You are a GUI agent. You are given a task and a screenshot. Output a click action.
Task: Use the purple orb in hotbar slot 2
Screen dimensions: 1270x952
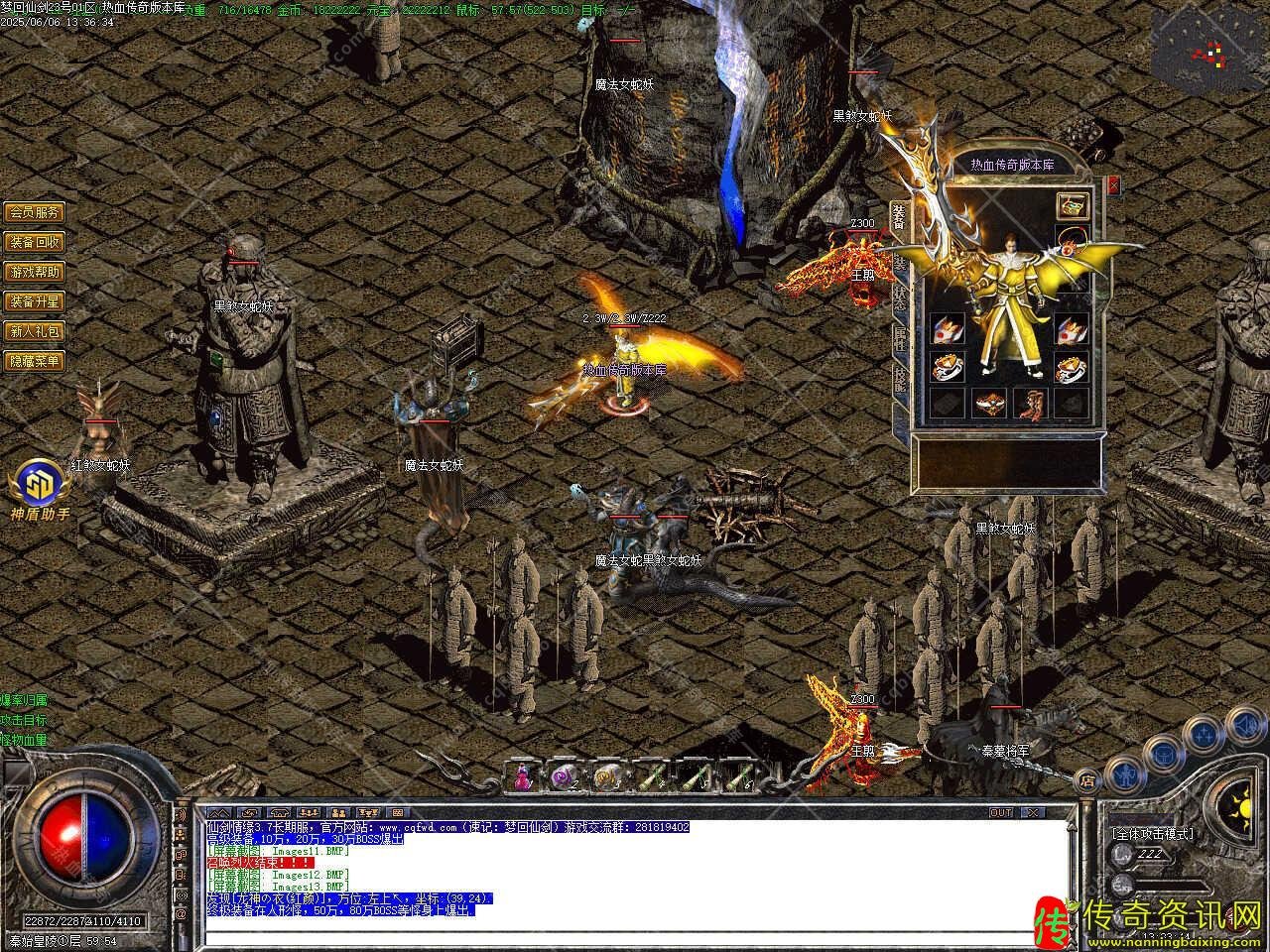564,777
